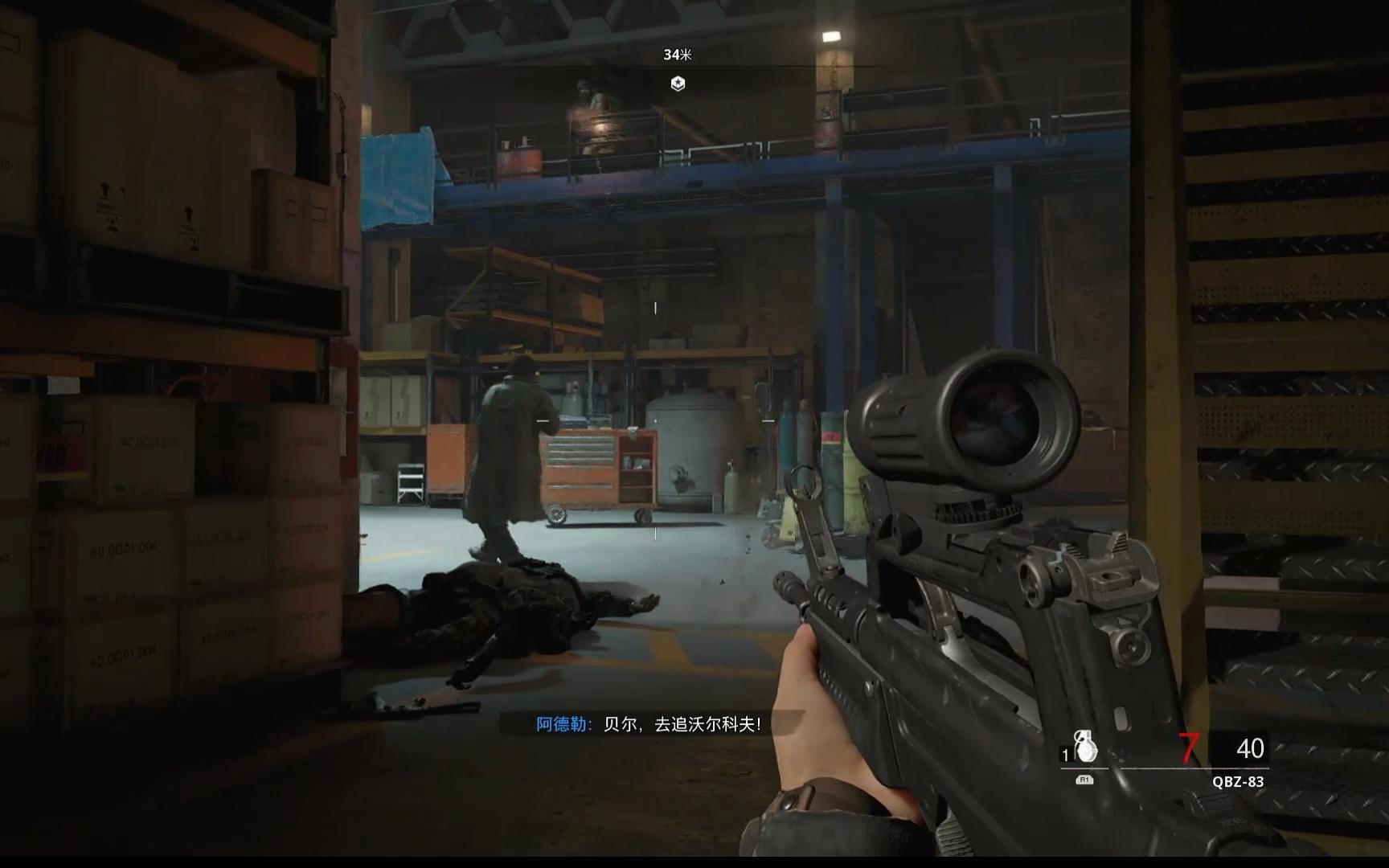The width and height of the screenshot is (1389, 868).
Task: Click the objective waypoint marker
Action: (x=678, y=84)
